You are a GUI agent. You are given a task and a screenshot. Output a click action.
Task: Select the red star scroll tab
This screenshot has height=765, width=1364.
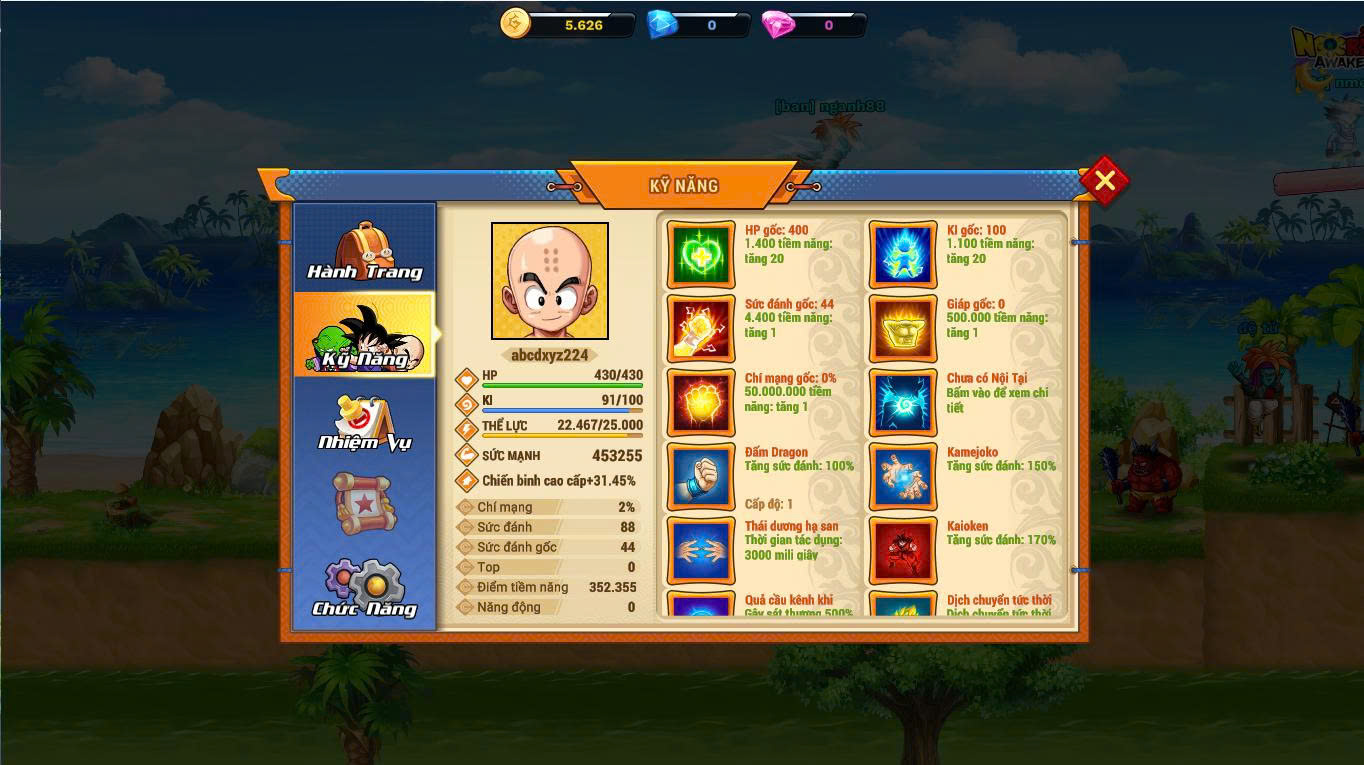[362, 502]
